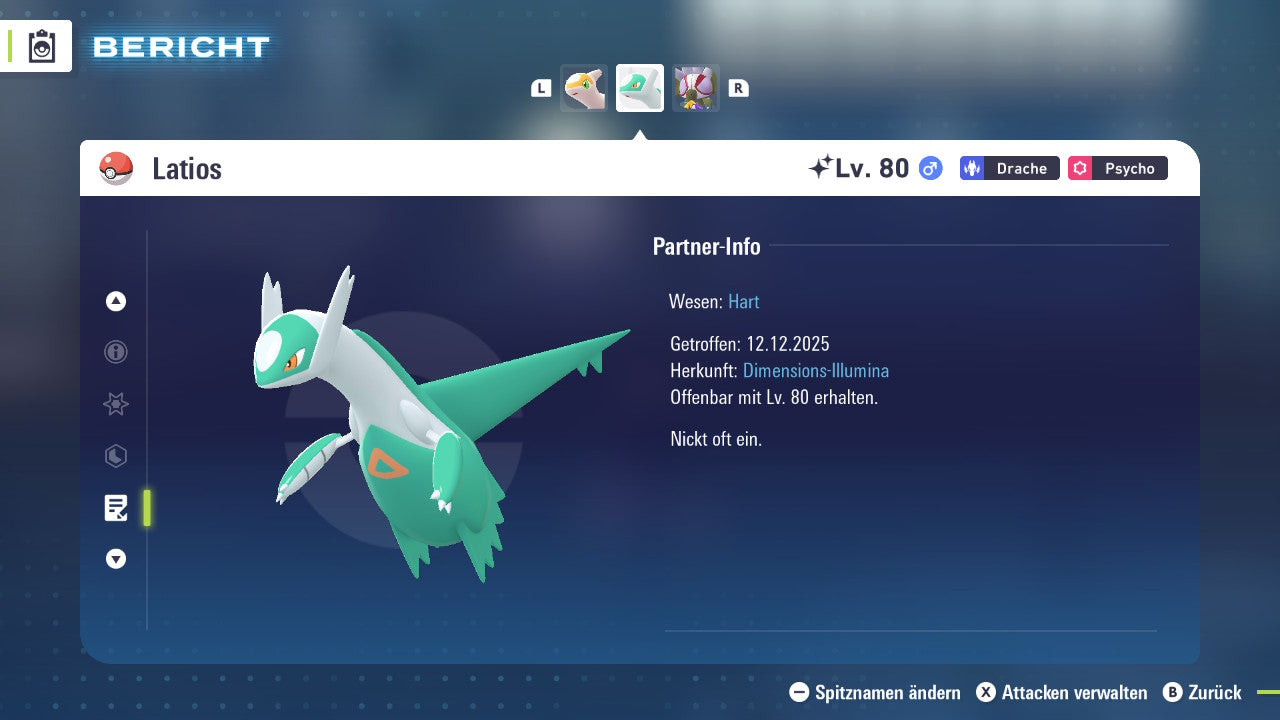Viewport: 1280px width, 720px height.
Task: Select the highlighted memo report icon
Action: 115,508
